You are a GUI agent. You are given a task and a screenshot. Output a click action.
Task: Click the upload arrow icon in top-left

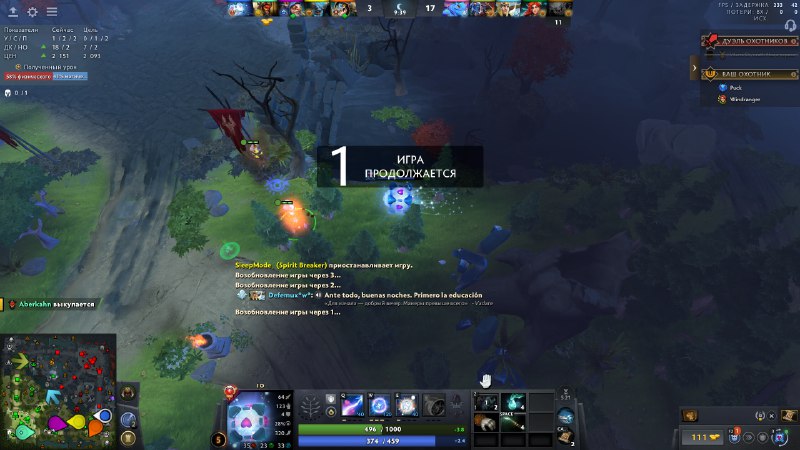point(12,12)
